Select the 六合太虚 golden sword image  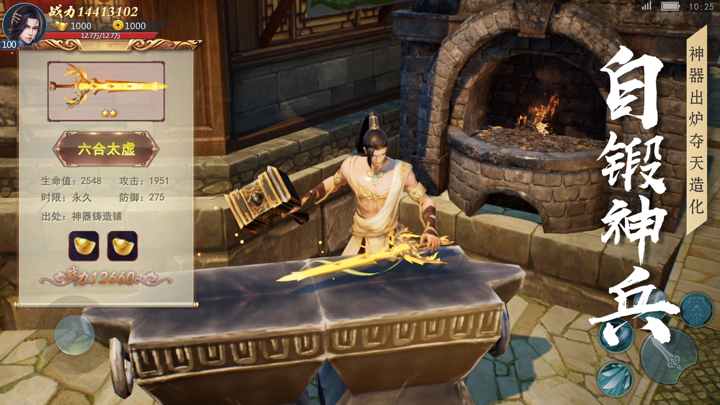(107, 83)
